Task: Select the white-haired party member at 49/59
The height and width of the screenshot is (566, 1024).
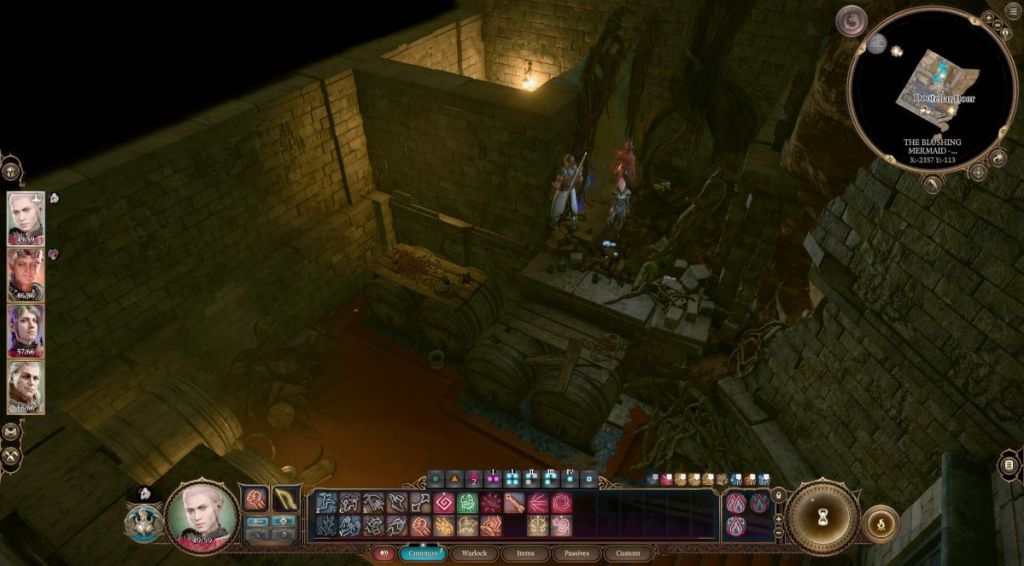Action: click(26, 216)
